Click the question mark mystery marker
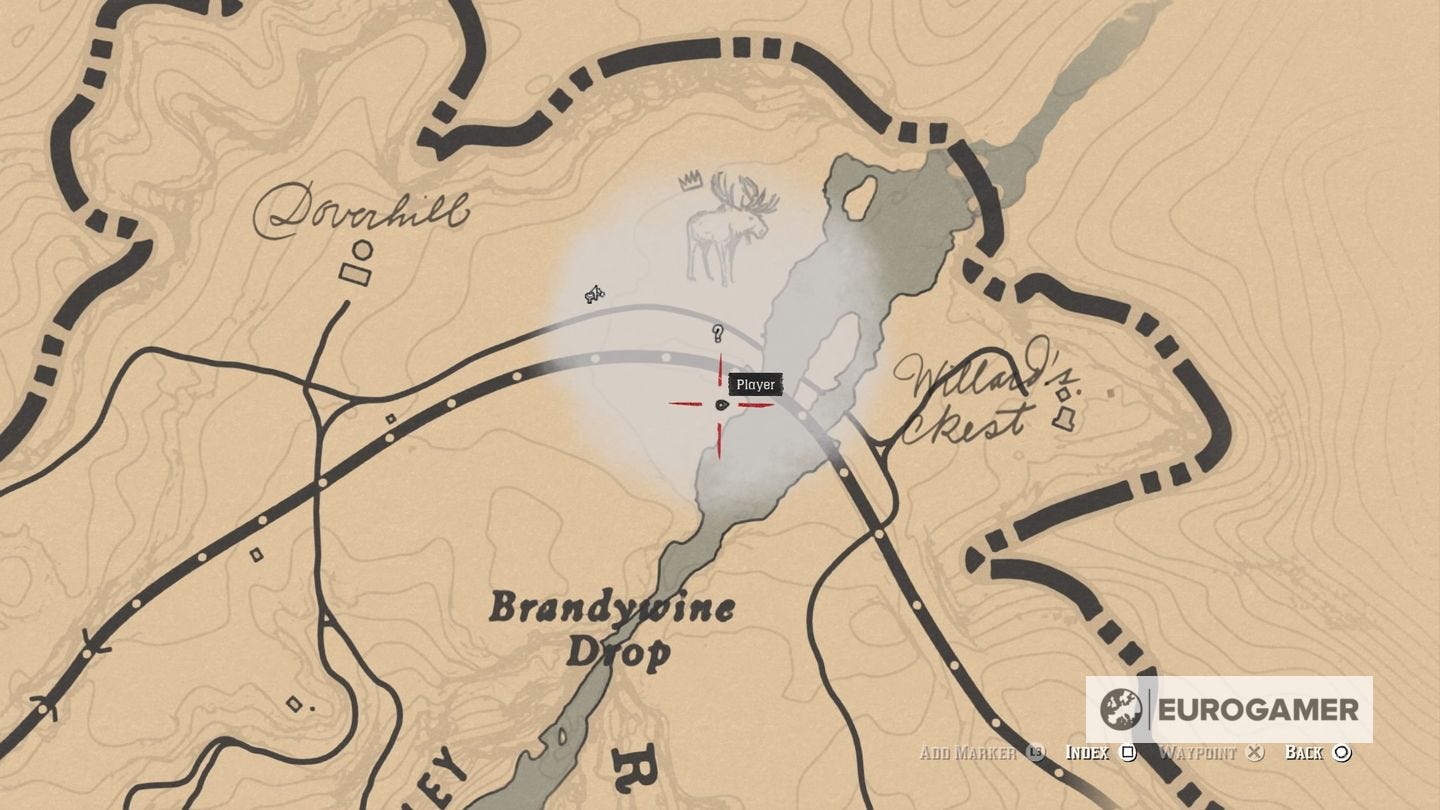1440x810 pixels. (x=718, y=334)
